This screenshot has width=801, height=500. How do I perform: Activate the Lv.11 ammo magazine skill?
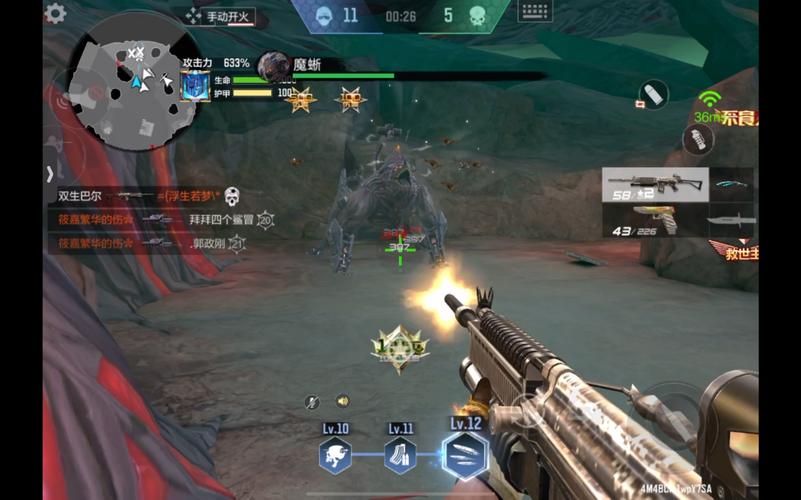coord(400,455)
